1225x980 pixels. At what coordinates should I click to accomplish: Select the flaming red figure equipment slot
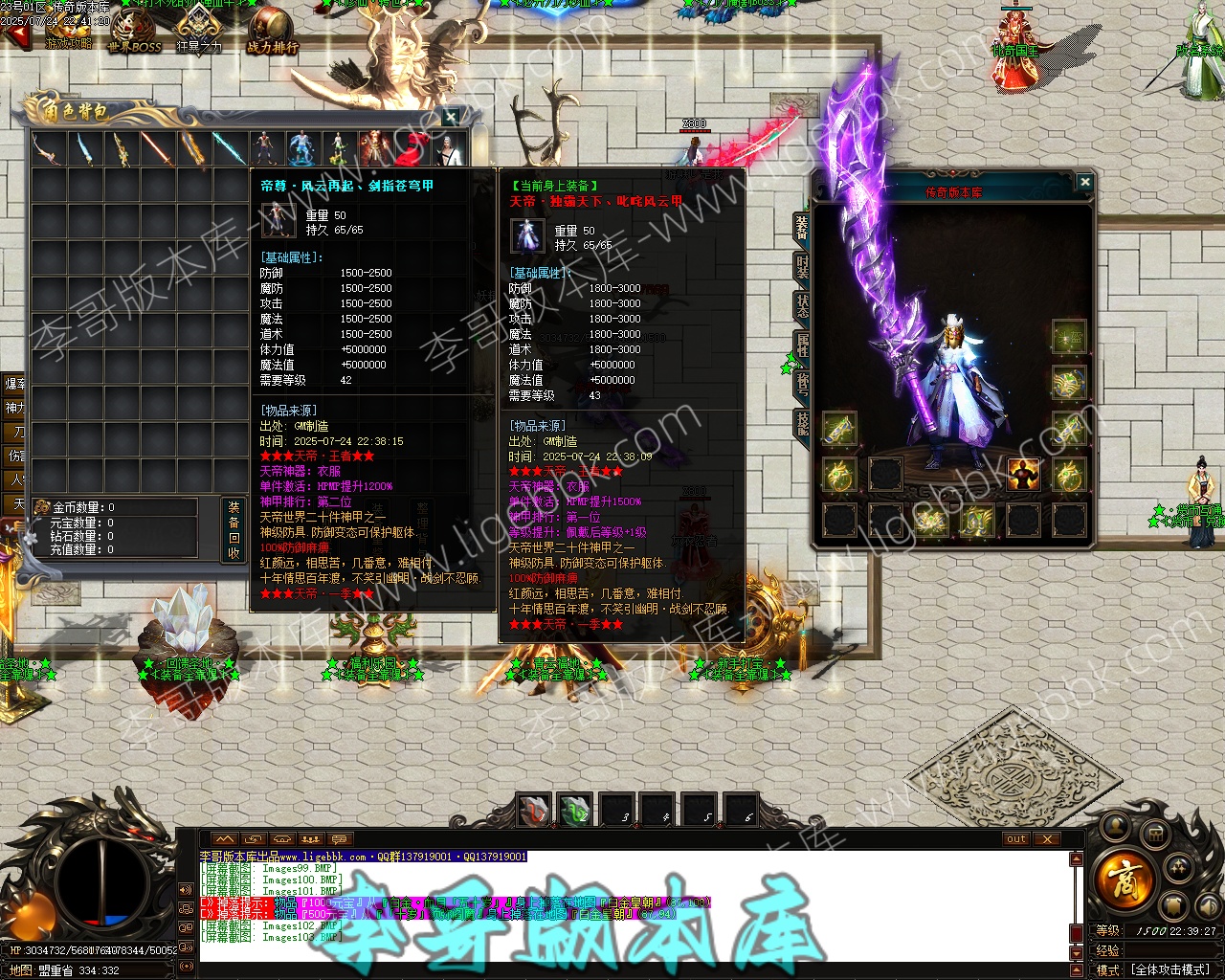[x=1023, y=475]
